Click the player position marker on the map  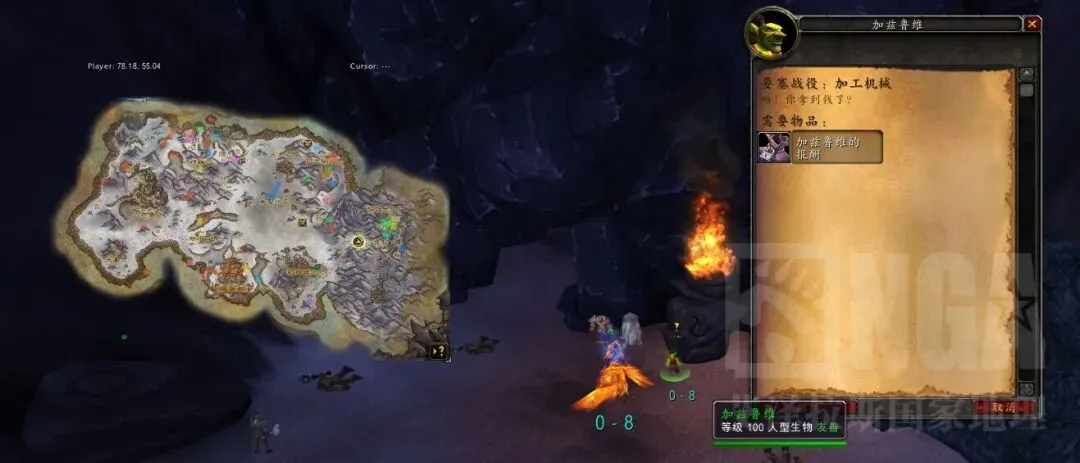357,241
